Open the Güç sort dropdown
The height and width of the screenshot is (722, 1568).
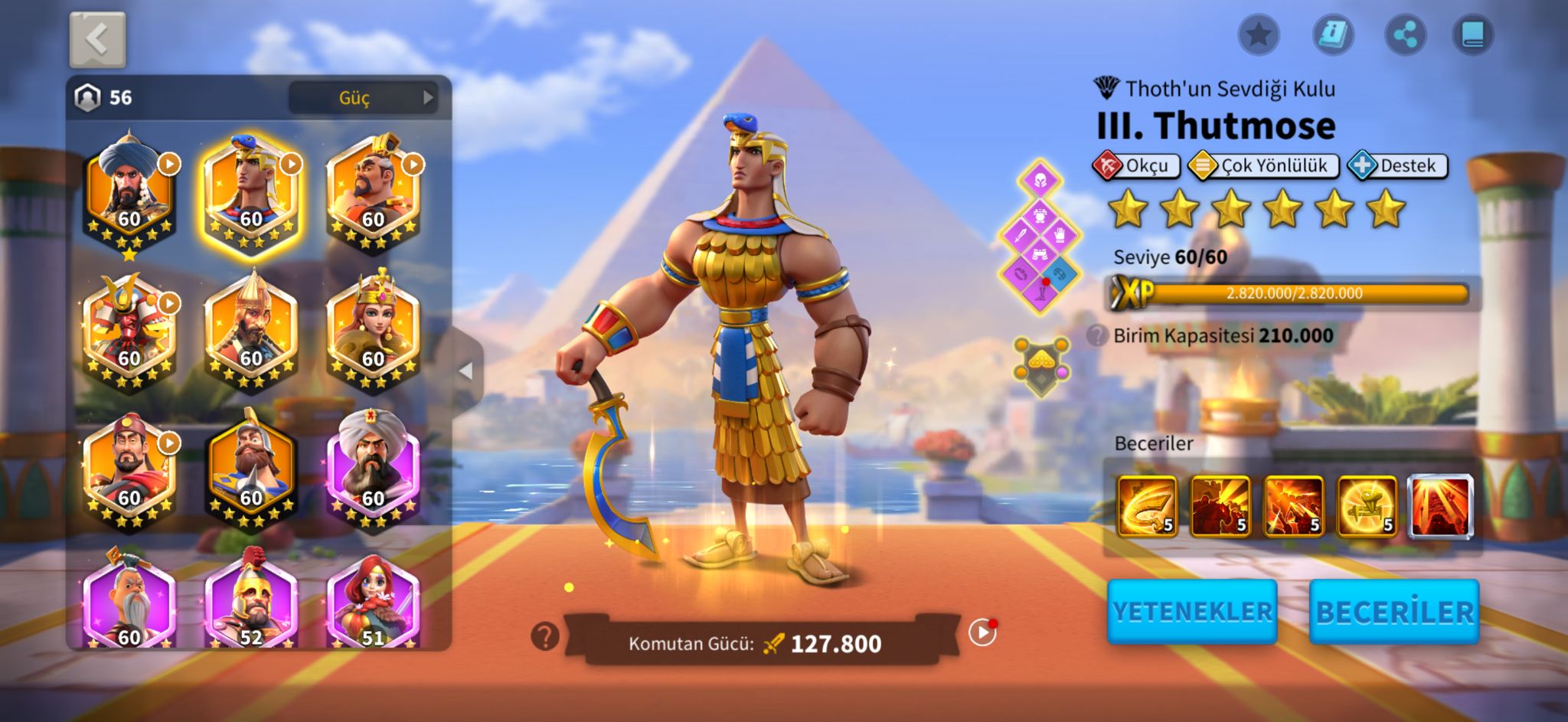[362, 97]
